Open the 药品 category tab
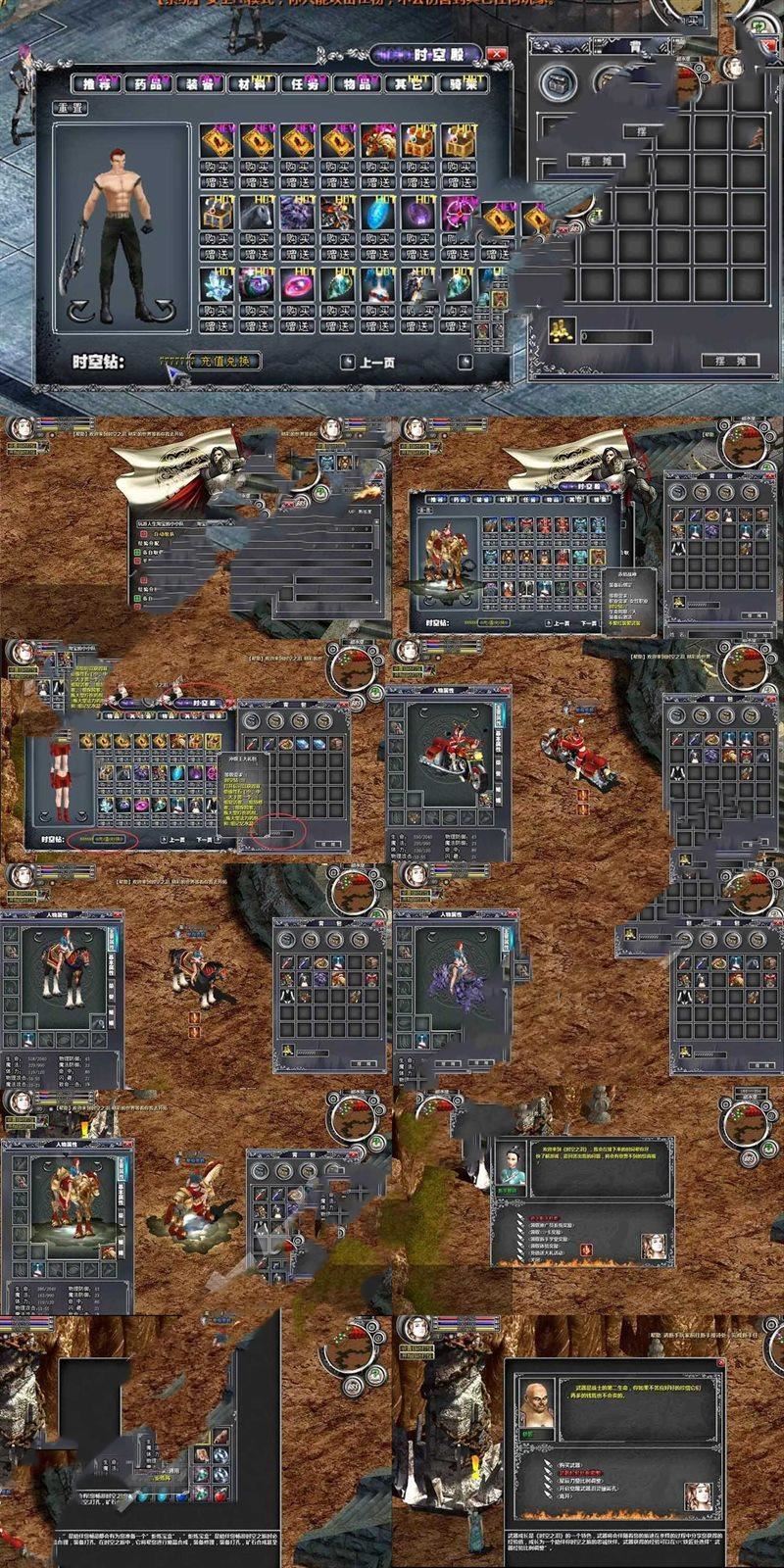This screenshot has width=784, height=1568. click(x=148, y=84)
